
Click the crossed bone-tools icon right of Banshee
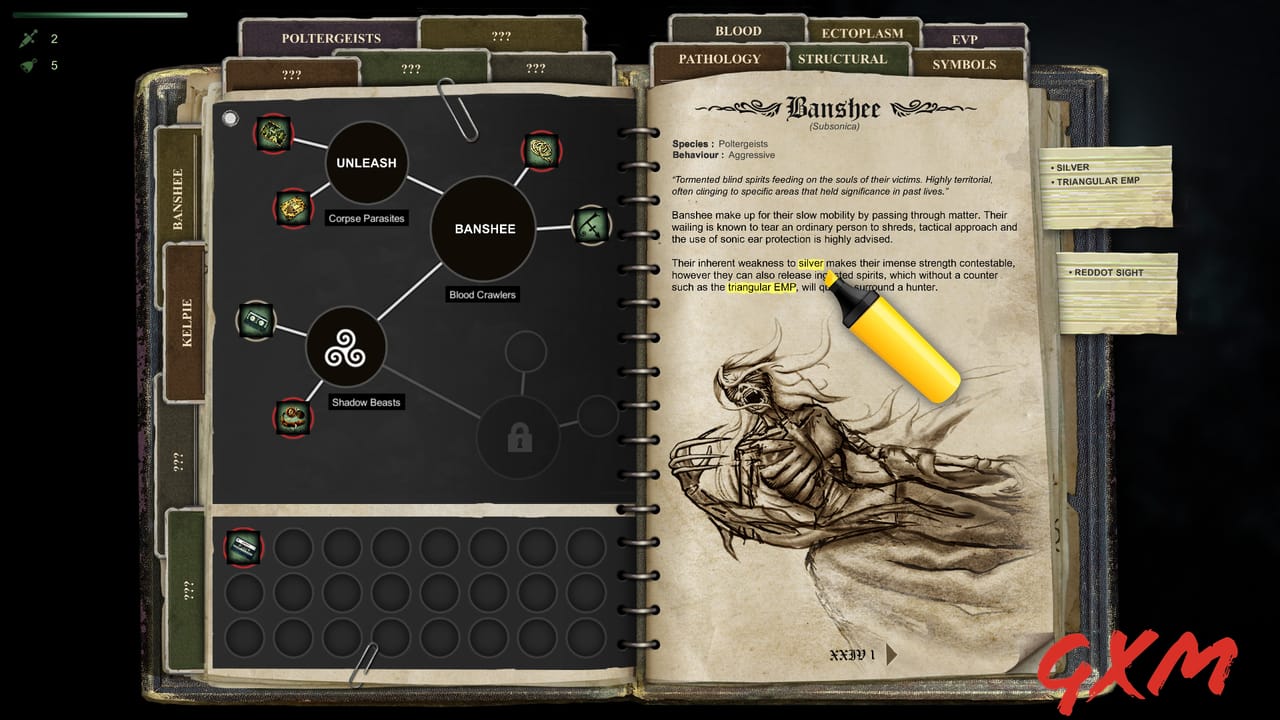tap(592, 224)
